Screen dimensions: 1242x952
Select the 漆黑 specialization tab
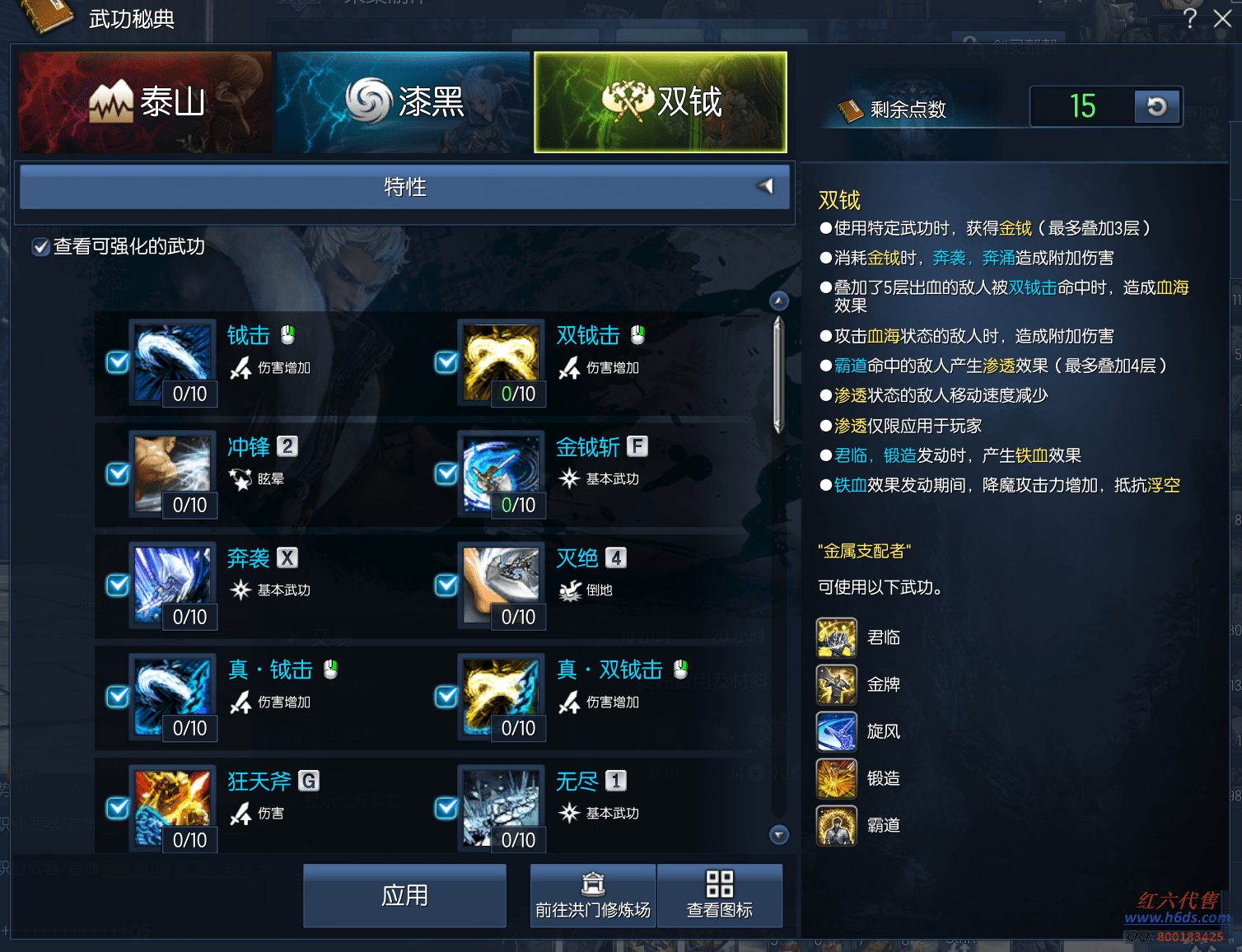click(404, 102)
